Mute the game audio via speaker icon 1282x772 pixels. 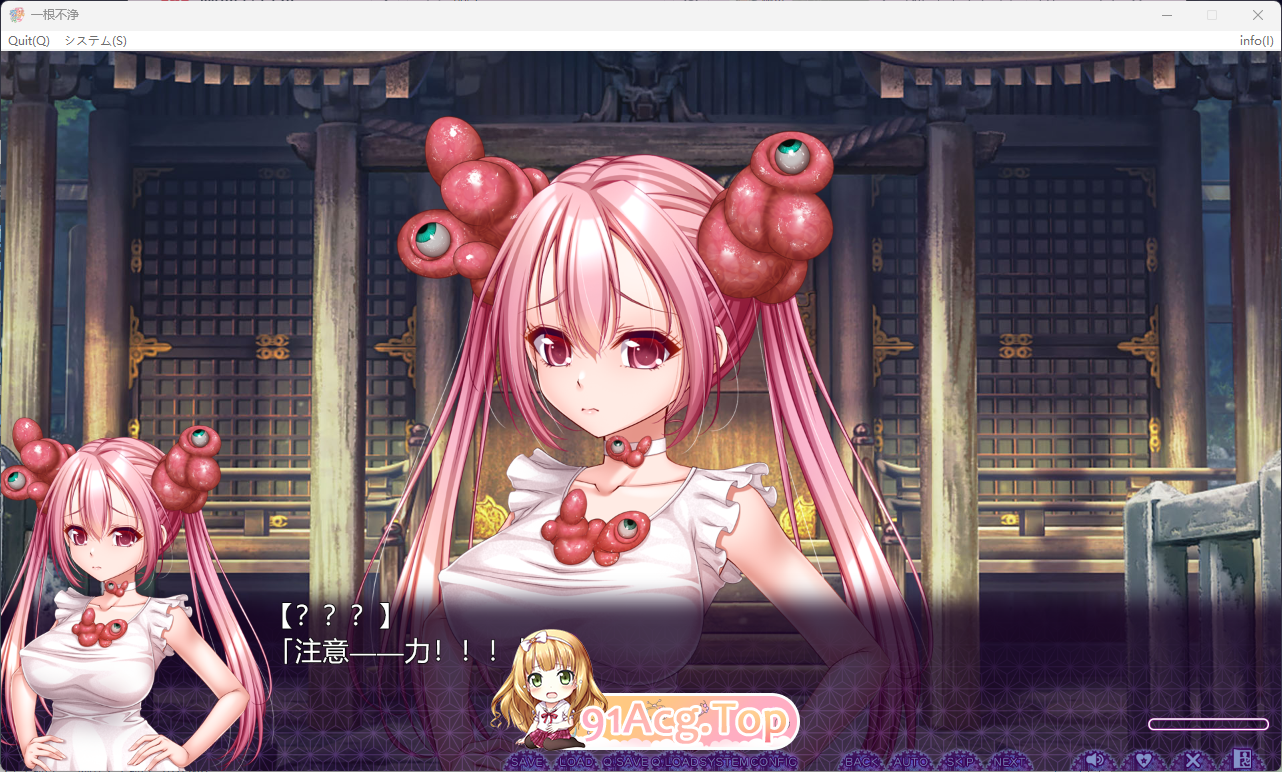[1095, 760]
